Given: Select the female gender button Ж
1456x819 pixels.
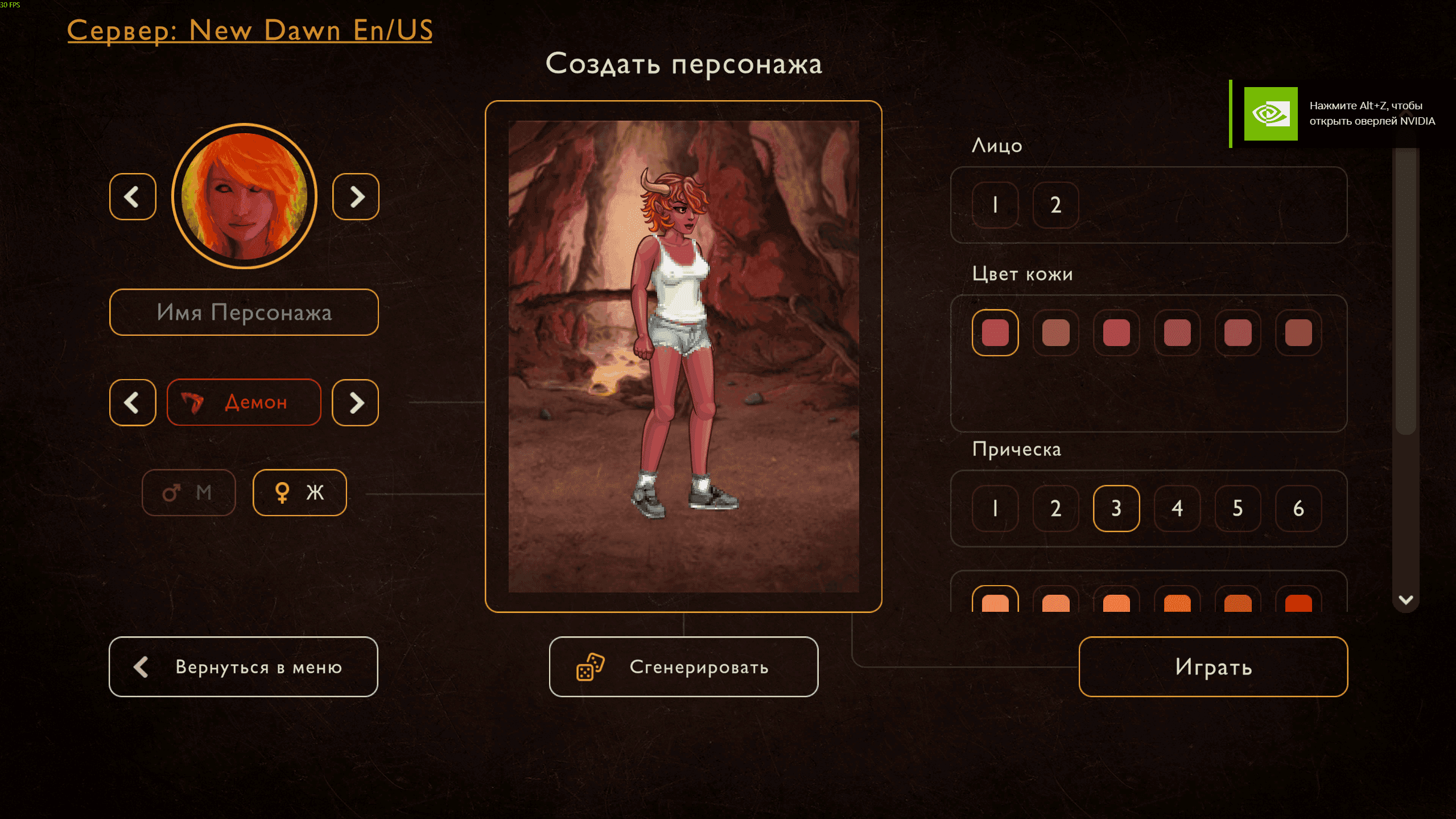Looking at the screenshot, I should click(300, 493).
